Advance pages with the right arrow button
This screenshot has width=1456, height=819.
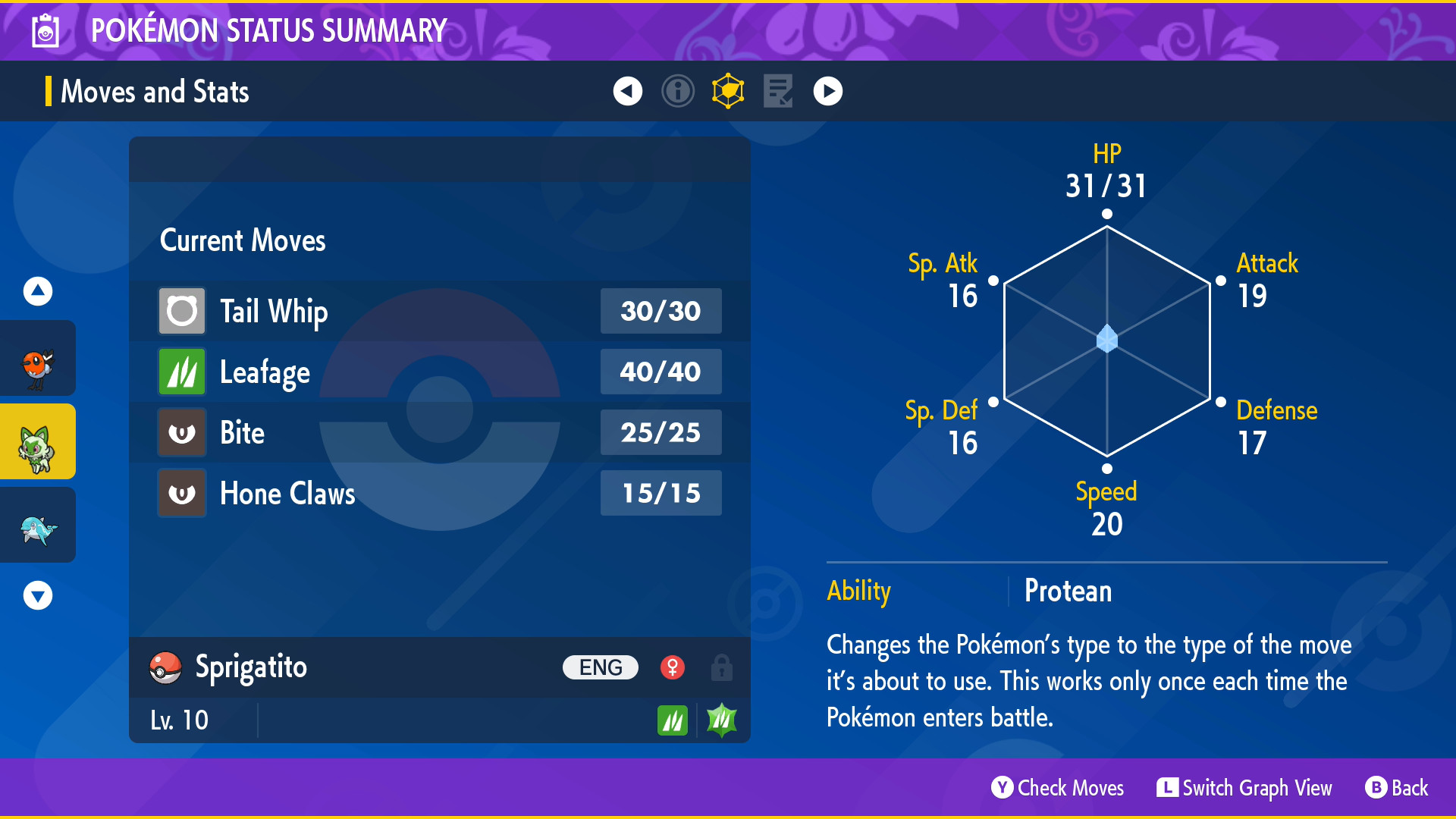pyautogui.click(x=827, y=90)
